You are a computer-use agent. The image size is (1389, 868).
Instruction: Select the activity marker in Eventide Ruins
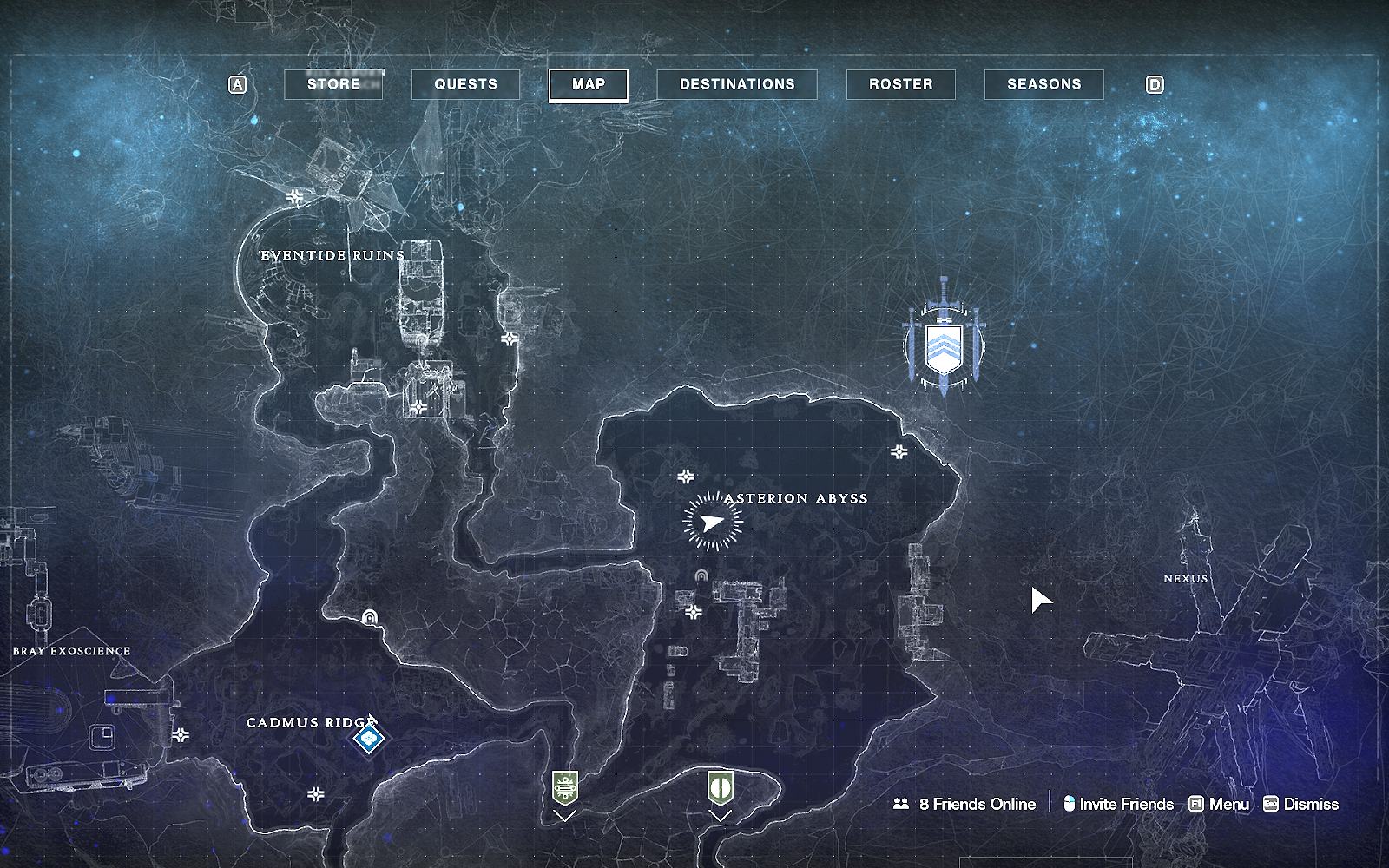(x=293, y=197)
